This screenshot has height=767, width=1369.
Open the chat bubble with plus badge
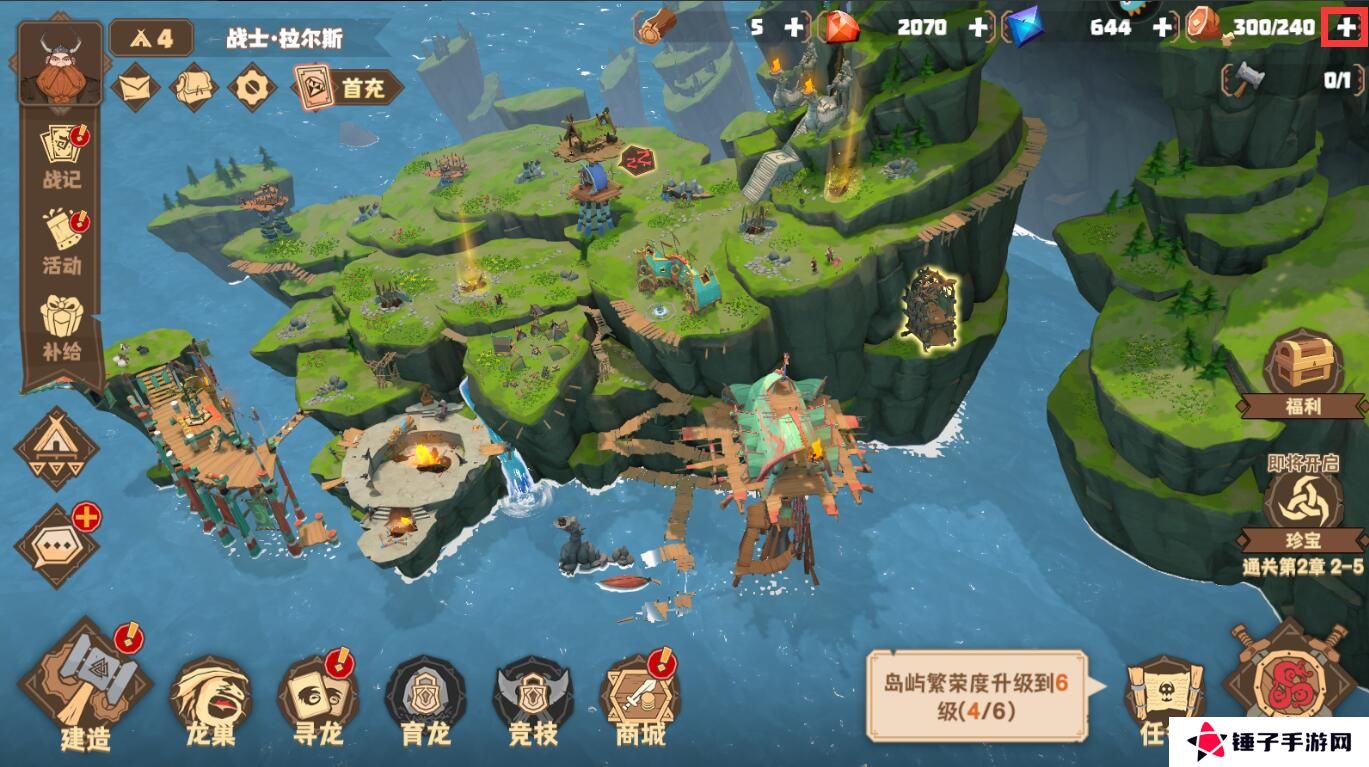56,545
